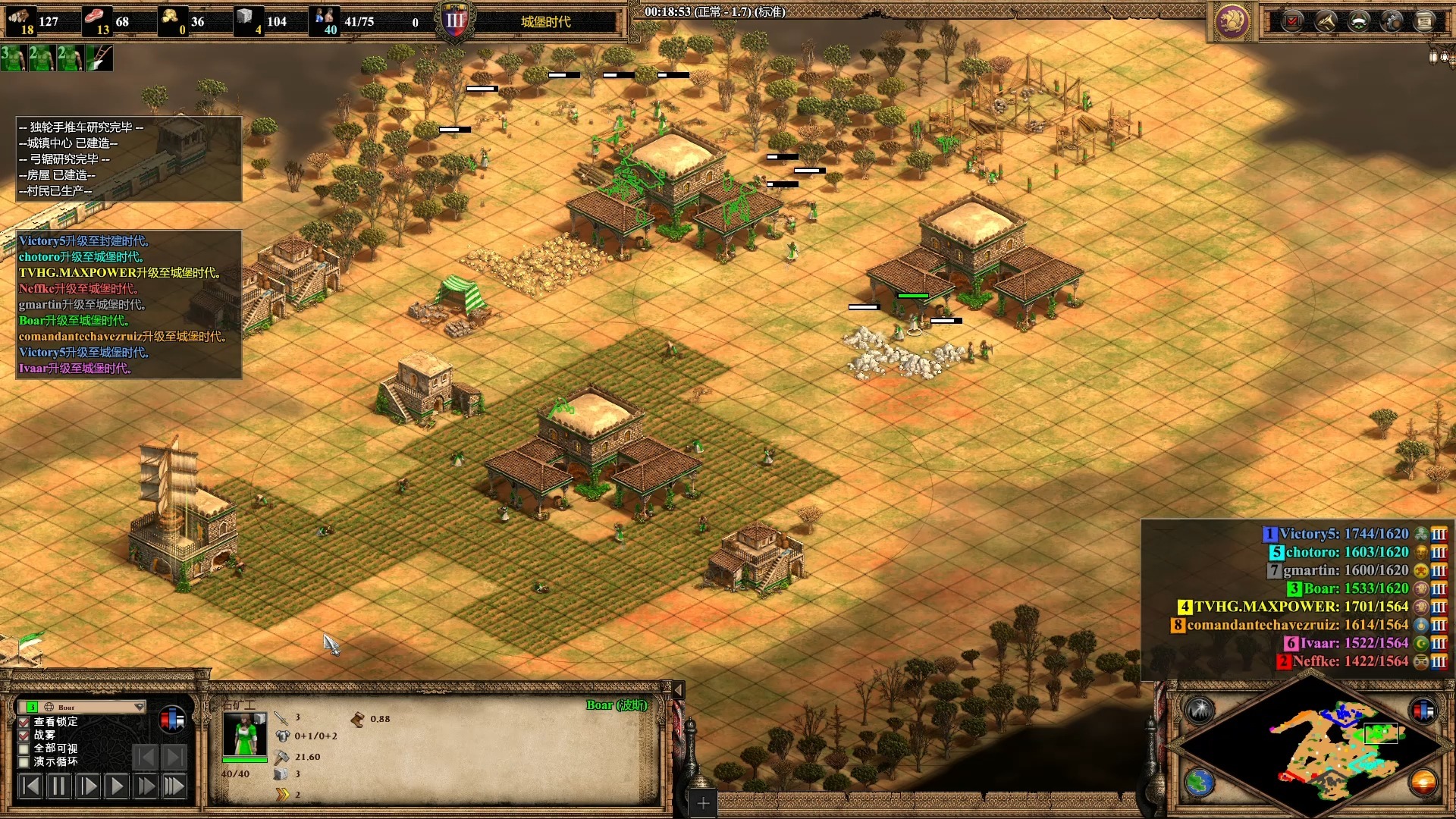Set replay to fast forward speed
This screenshot has height=819, width=1456.
145,786
